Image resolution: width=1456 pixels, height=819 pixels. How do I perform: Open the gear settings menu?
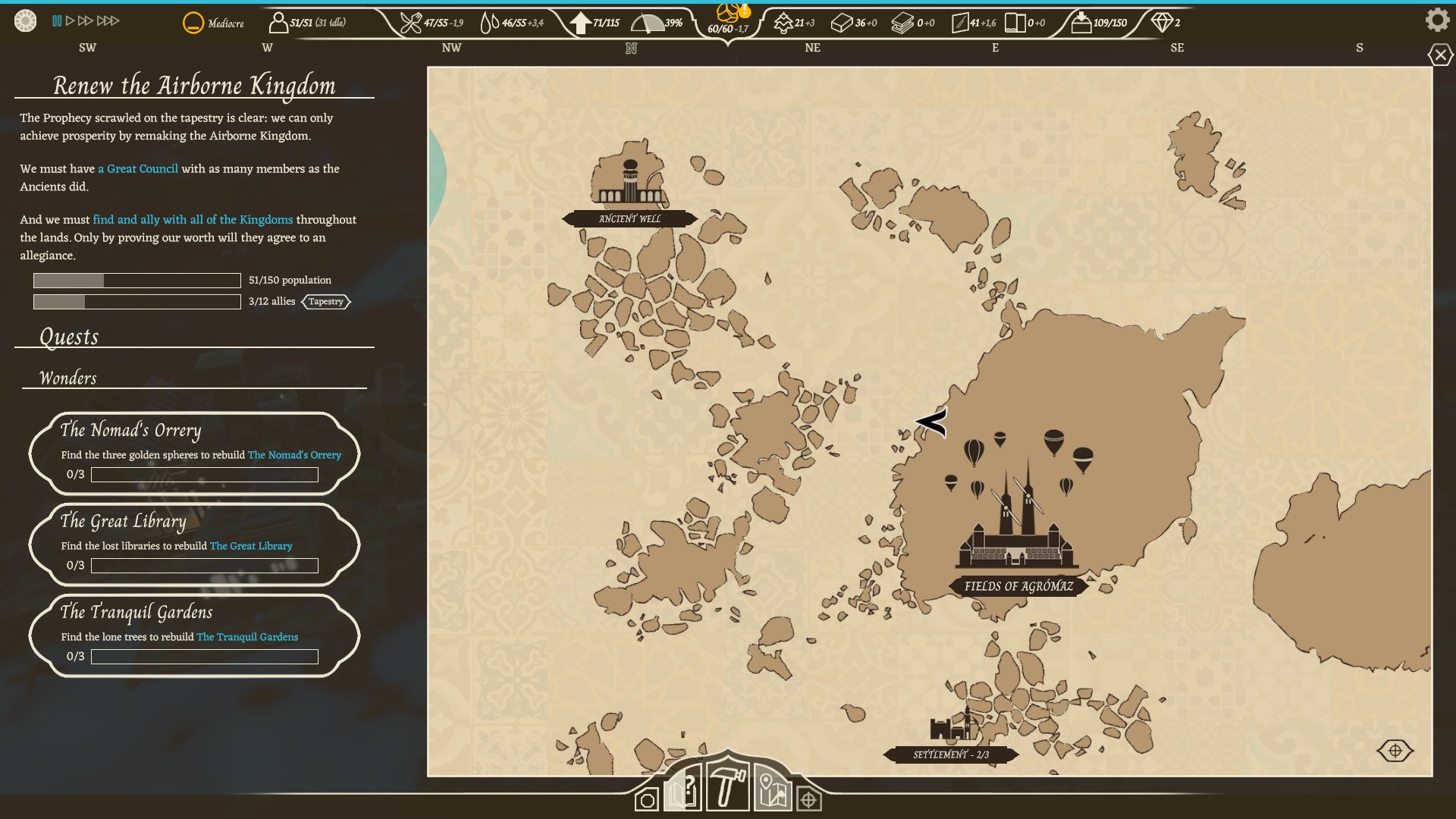coord(1437,20)
